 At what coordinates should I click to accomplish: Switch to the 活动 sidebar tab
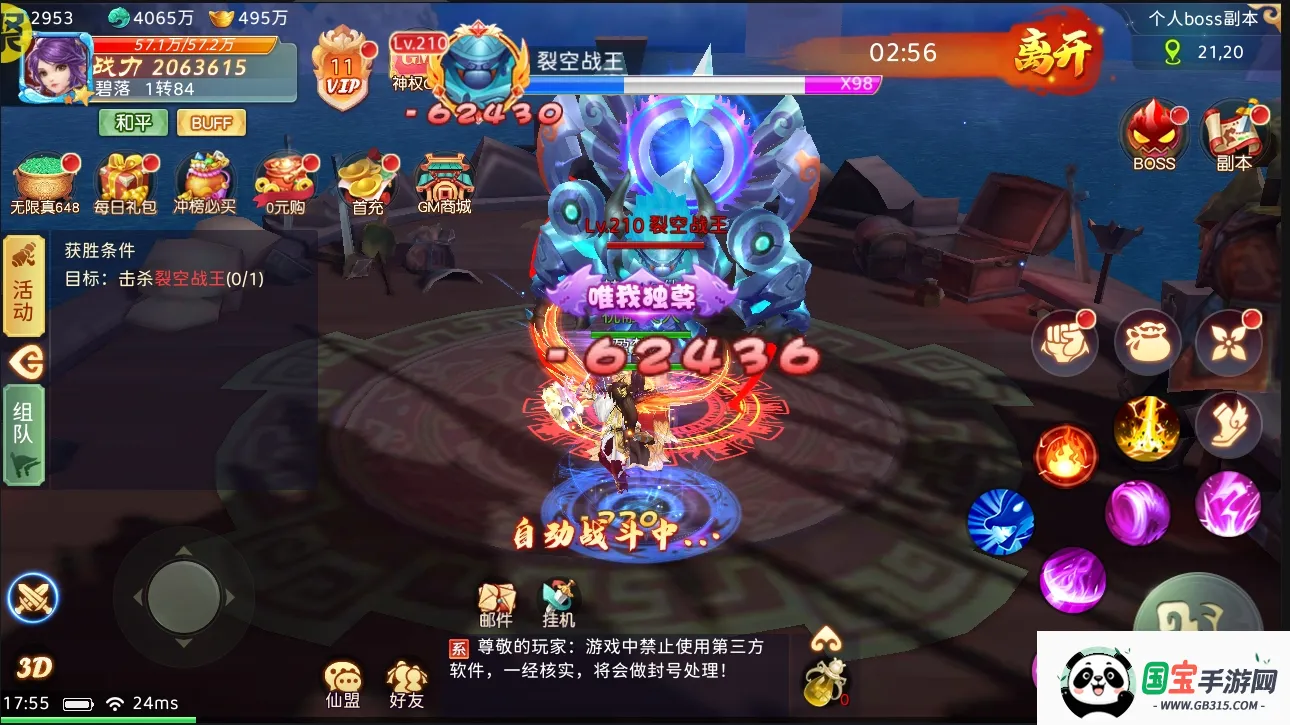[x=22, y=289]
